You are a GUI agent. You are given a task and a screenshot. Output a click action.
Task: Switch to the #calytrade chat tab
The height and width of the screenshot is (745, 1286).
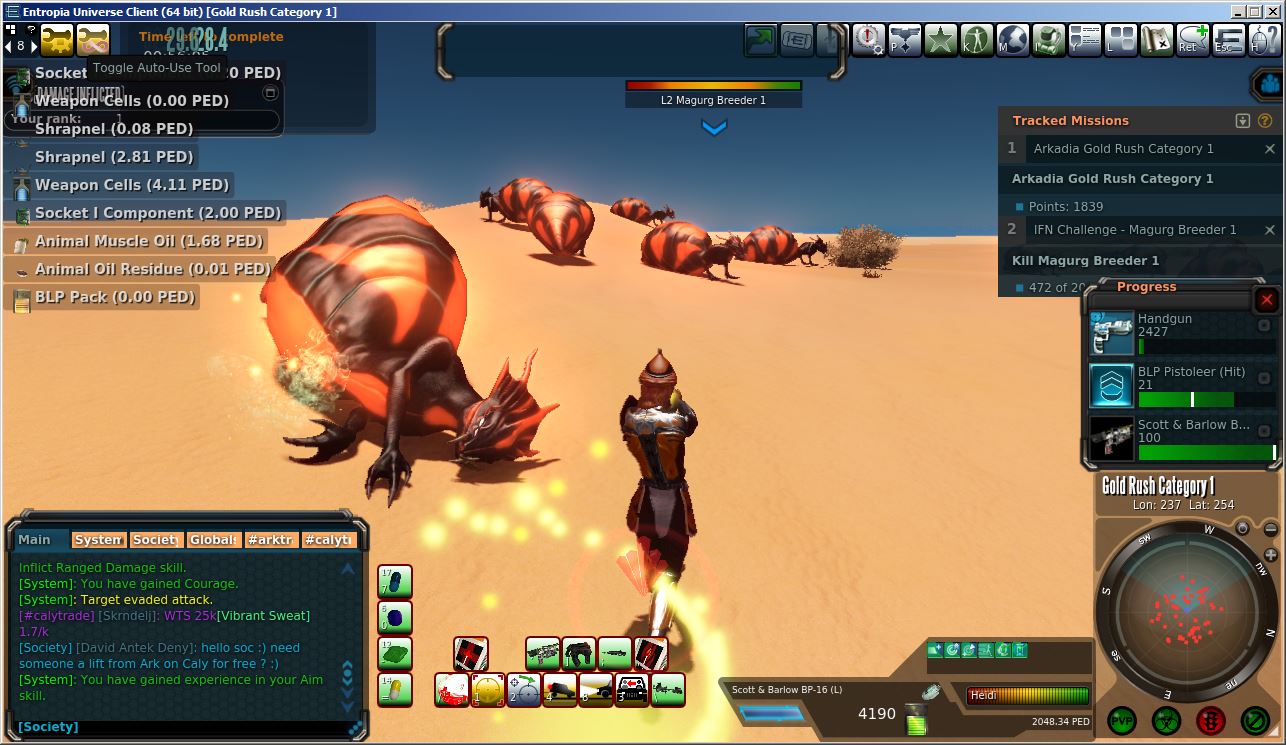pos(329,540)
